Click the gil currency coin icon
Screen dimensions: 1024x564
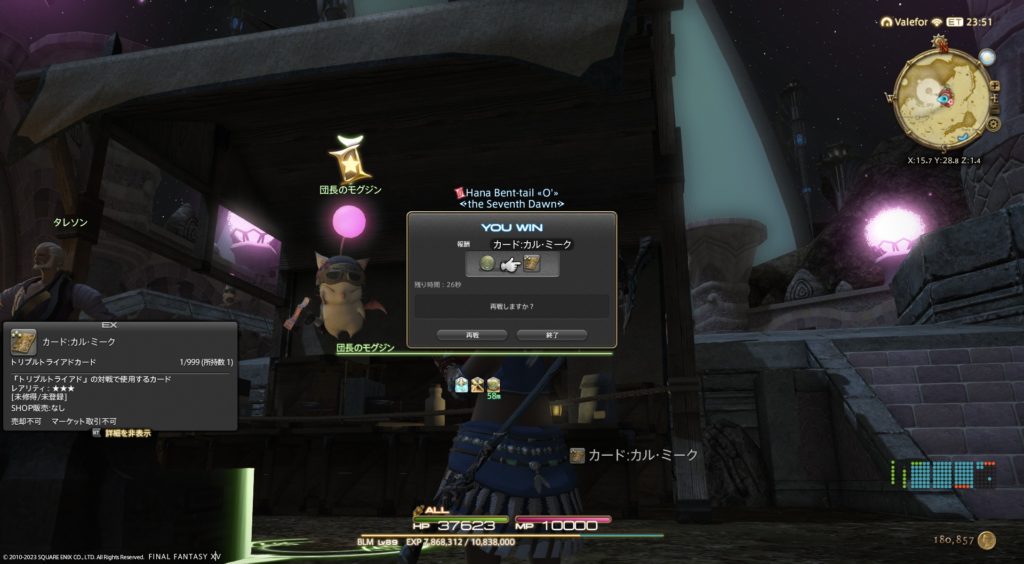(x=987, y=540)
